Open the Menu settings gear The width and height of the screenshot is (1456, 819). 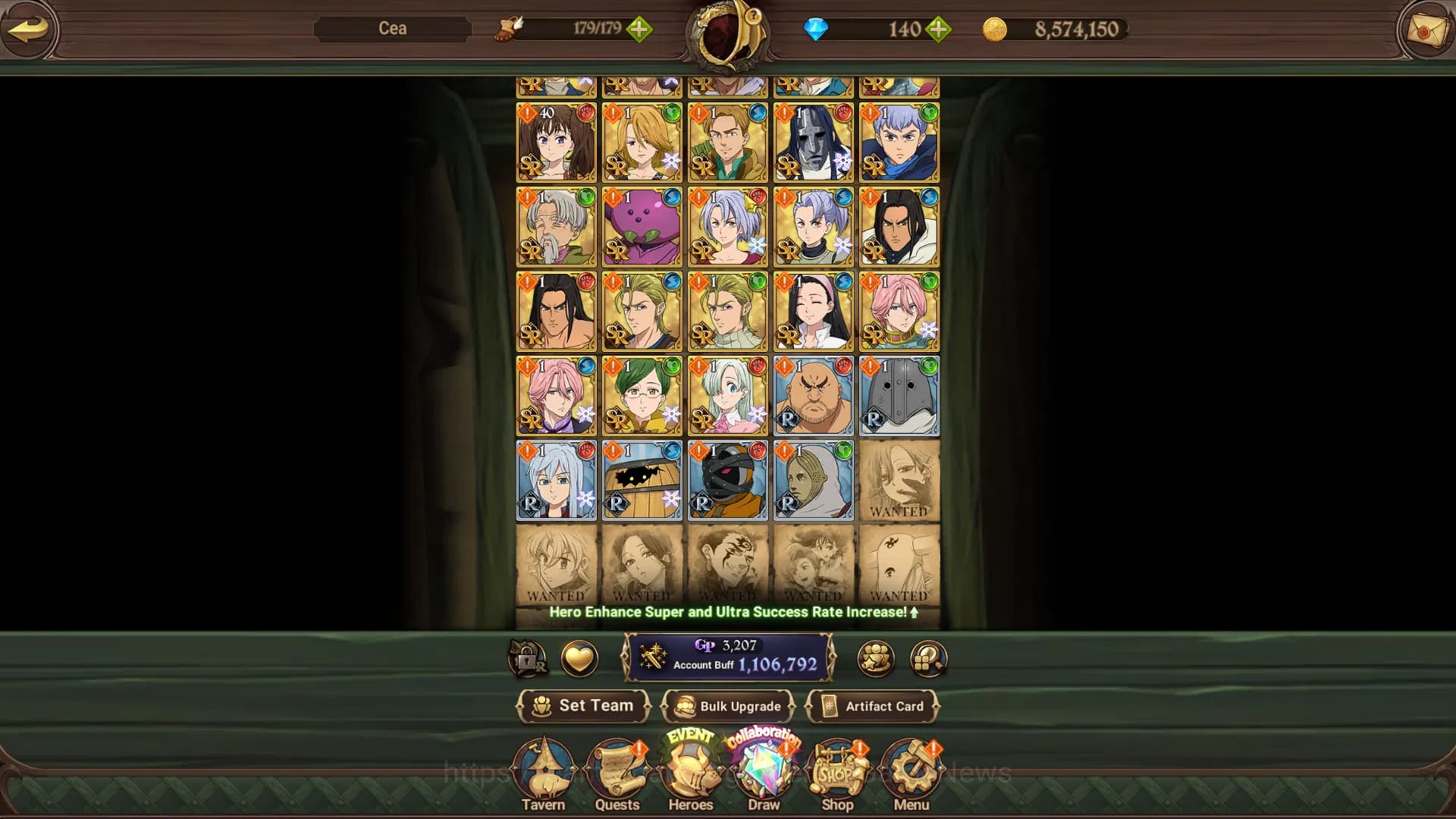[x=911, y=773]
